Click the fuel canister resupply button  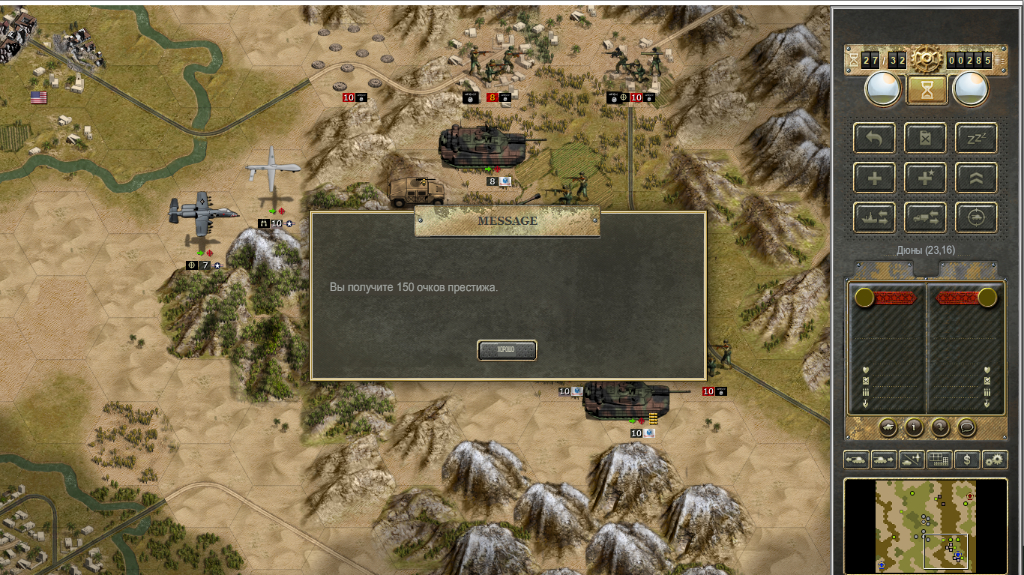pyautogui.click(x=925, y=138)
